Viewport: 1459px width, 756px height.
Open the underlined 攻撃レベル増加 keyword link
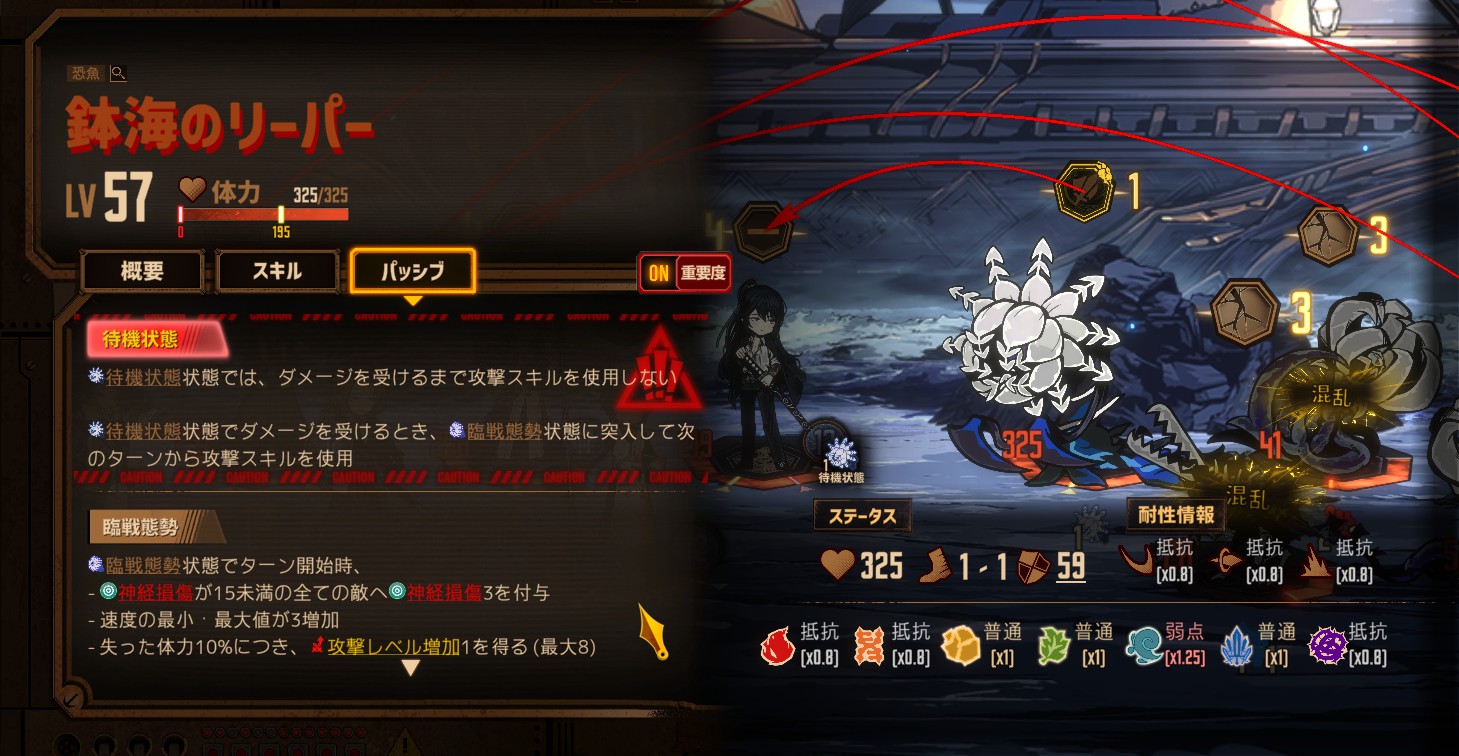coord(393,647)
